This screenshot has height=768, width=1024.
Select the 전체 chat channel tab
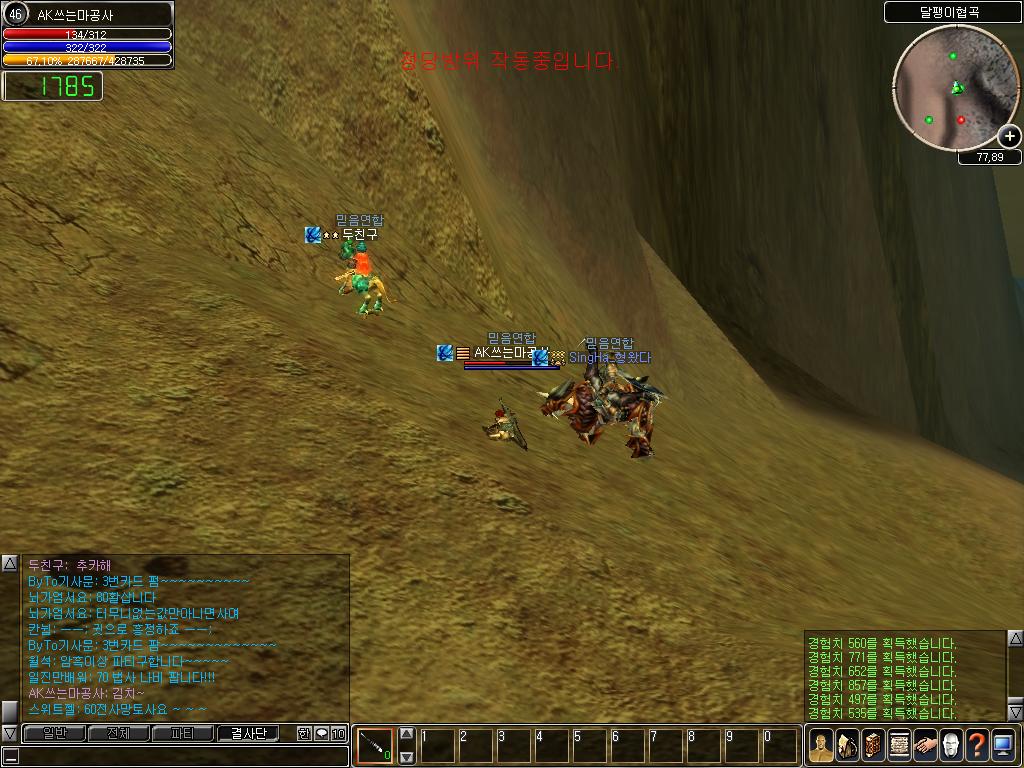(118, 733)
